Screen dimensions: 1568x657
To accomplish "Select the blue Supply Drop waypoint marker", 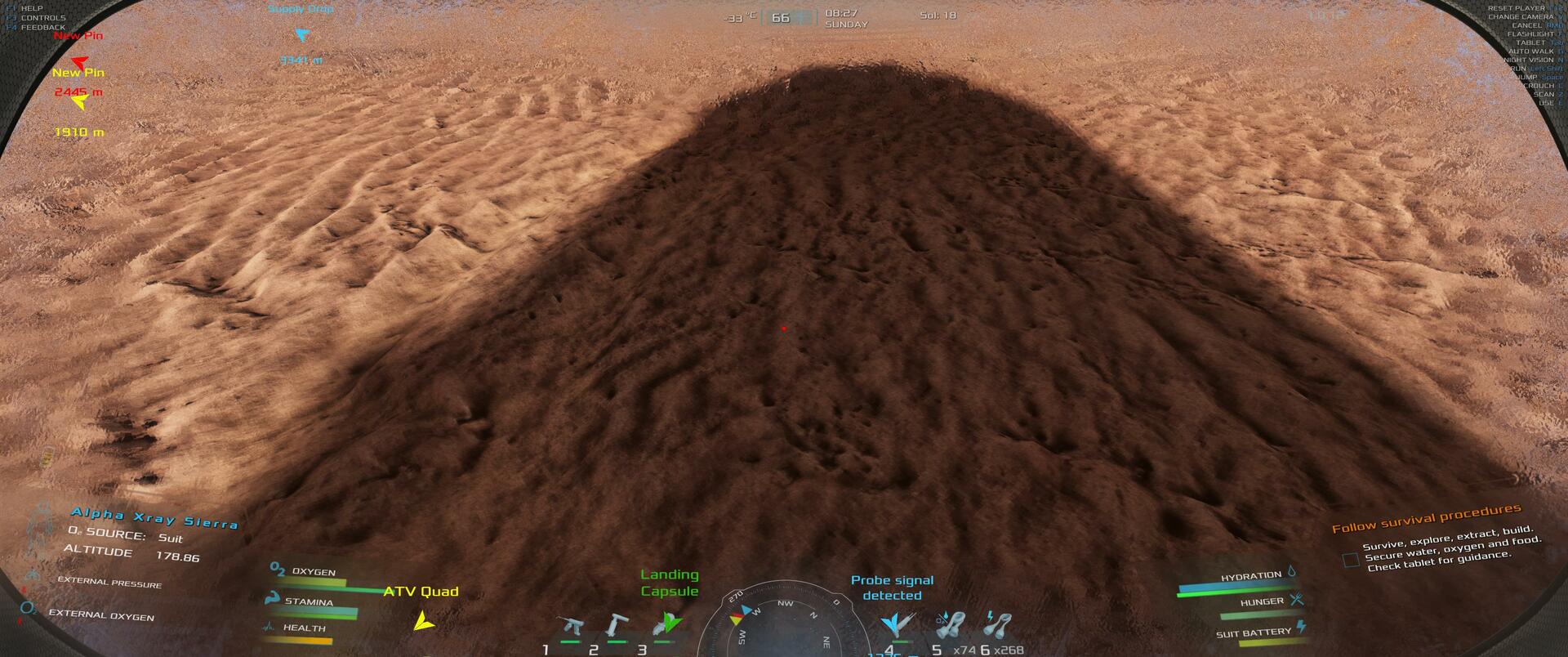I will coord(302,36).
